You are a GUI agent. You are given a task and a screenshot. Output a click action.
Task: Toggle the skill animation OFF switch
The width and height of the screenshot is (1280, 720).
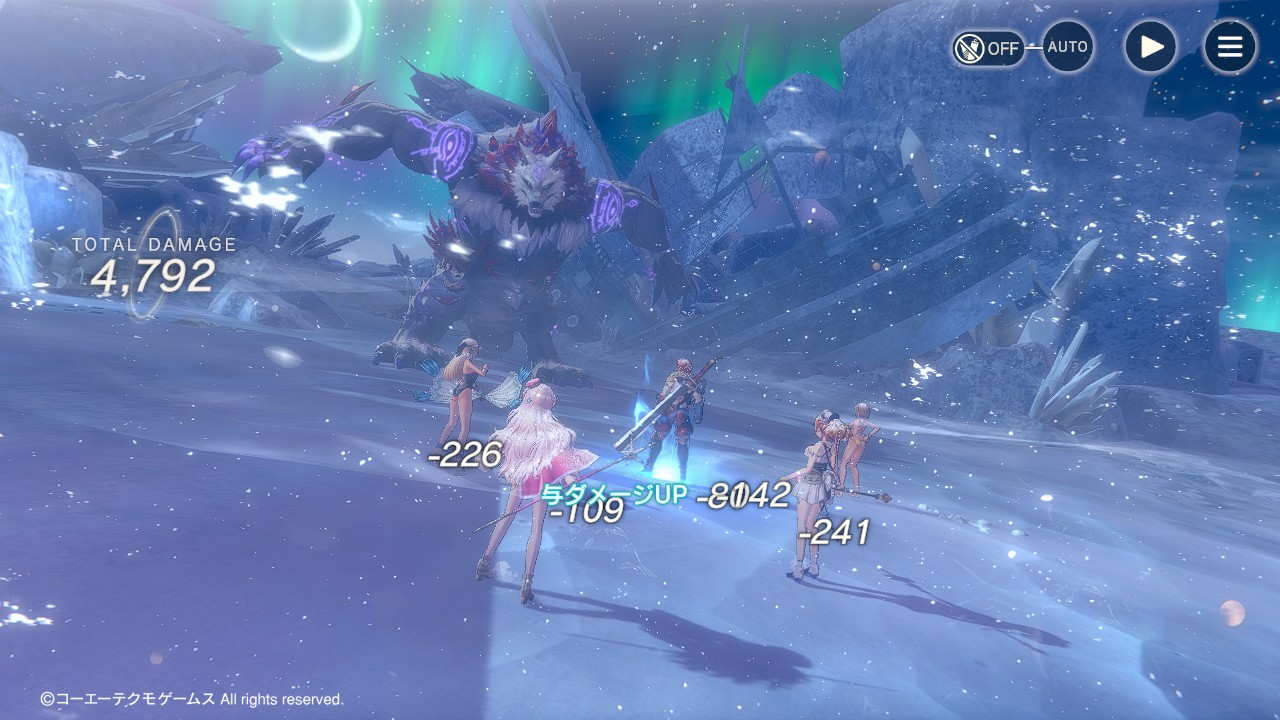(988, 47)
